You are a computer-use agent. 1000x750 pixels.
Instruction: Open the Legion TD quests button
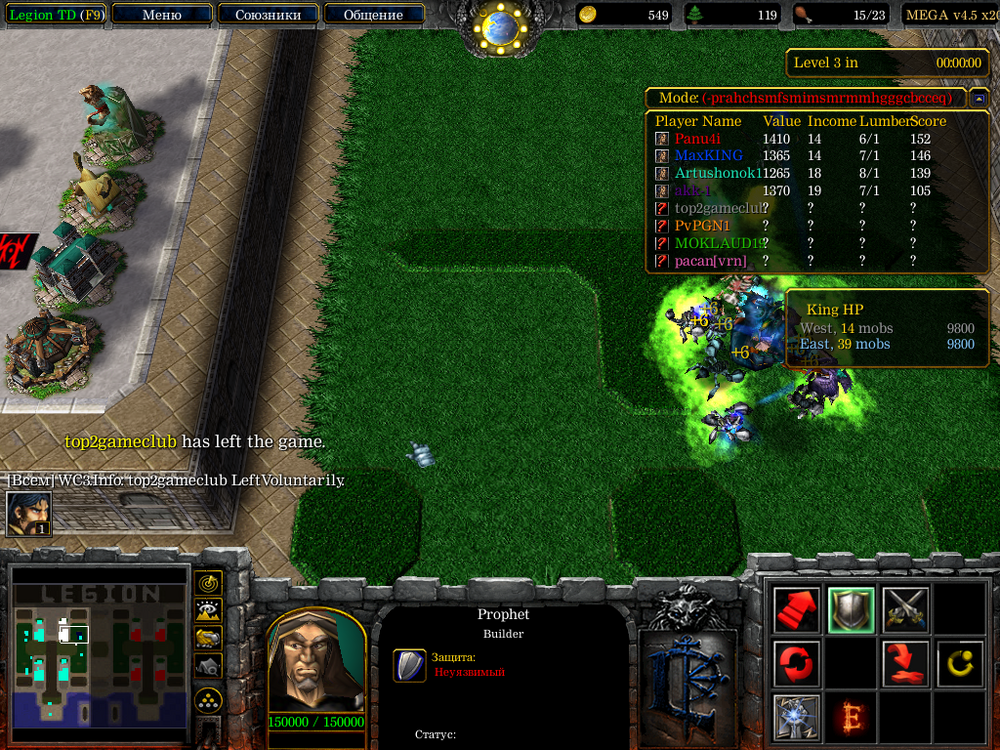click(x=55, y=15)
